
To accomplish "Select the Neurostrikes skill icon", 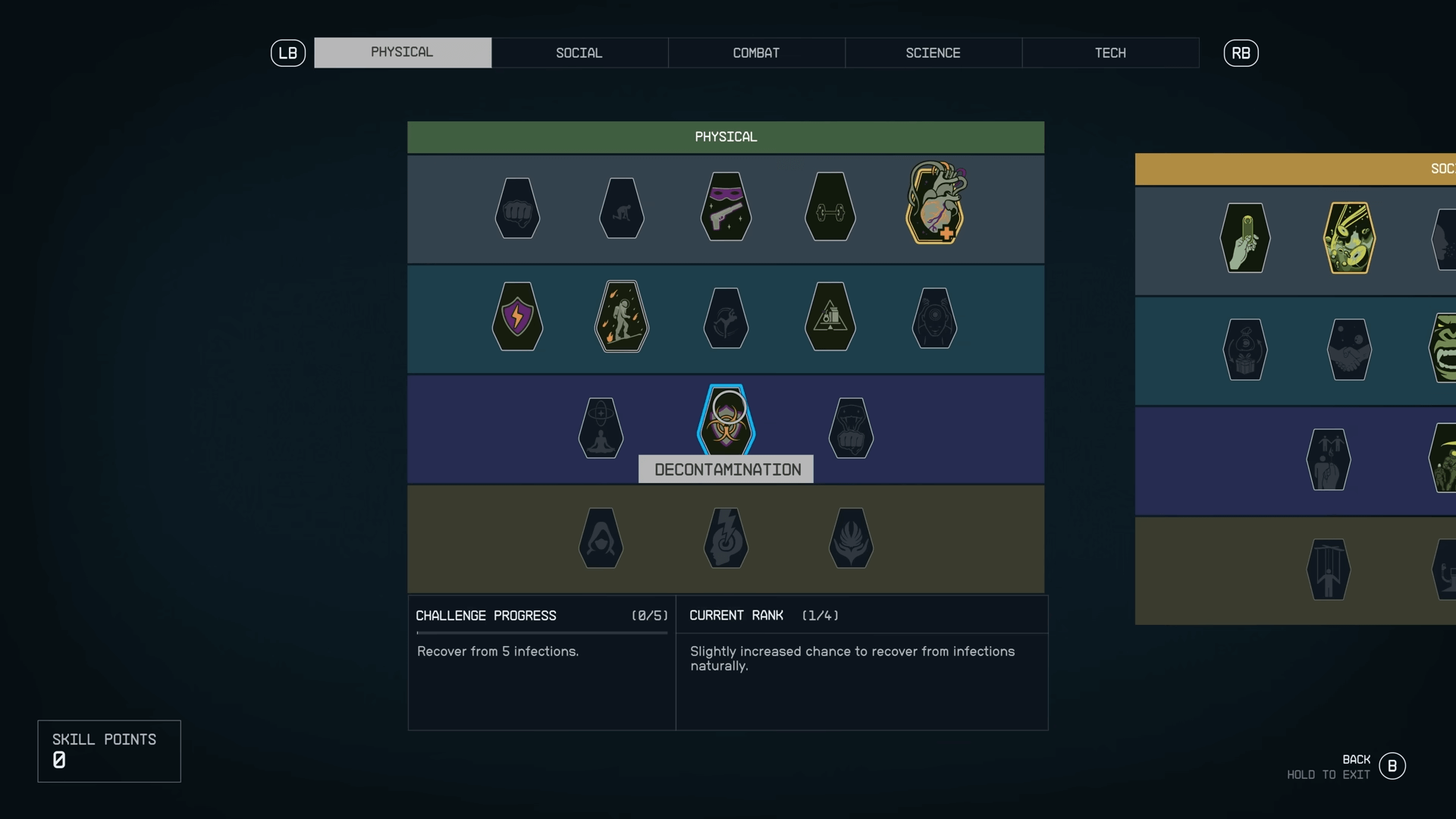I will (726, 538).
